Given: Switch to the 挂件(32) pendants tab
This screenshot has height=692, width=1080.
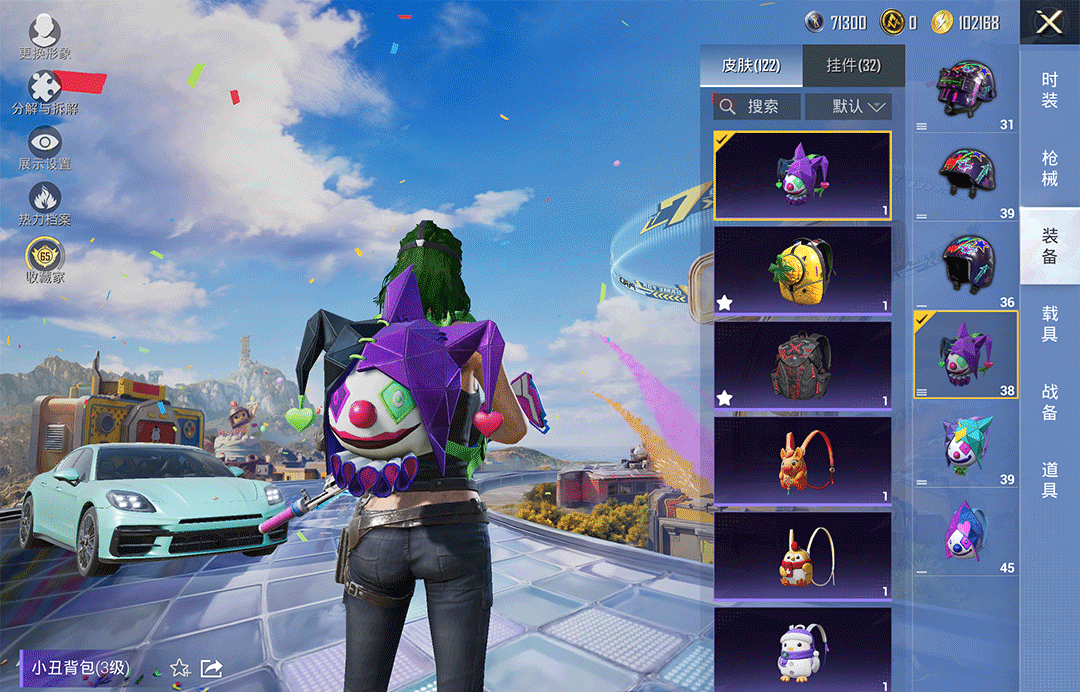Looking at the screenshot, I should click(x=853, y=66).
